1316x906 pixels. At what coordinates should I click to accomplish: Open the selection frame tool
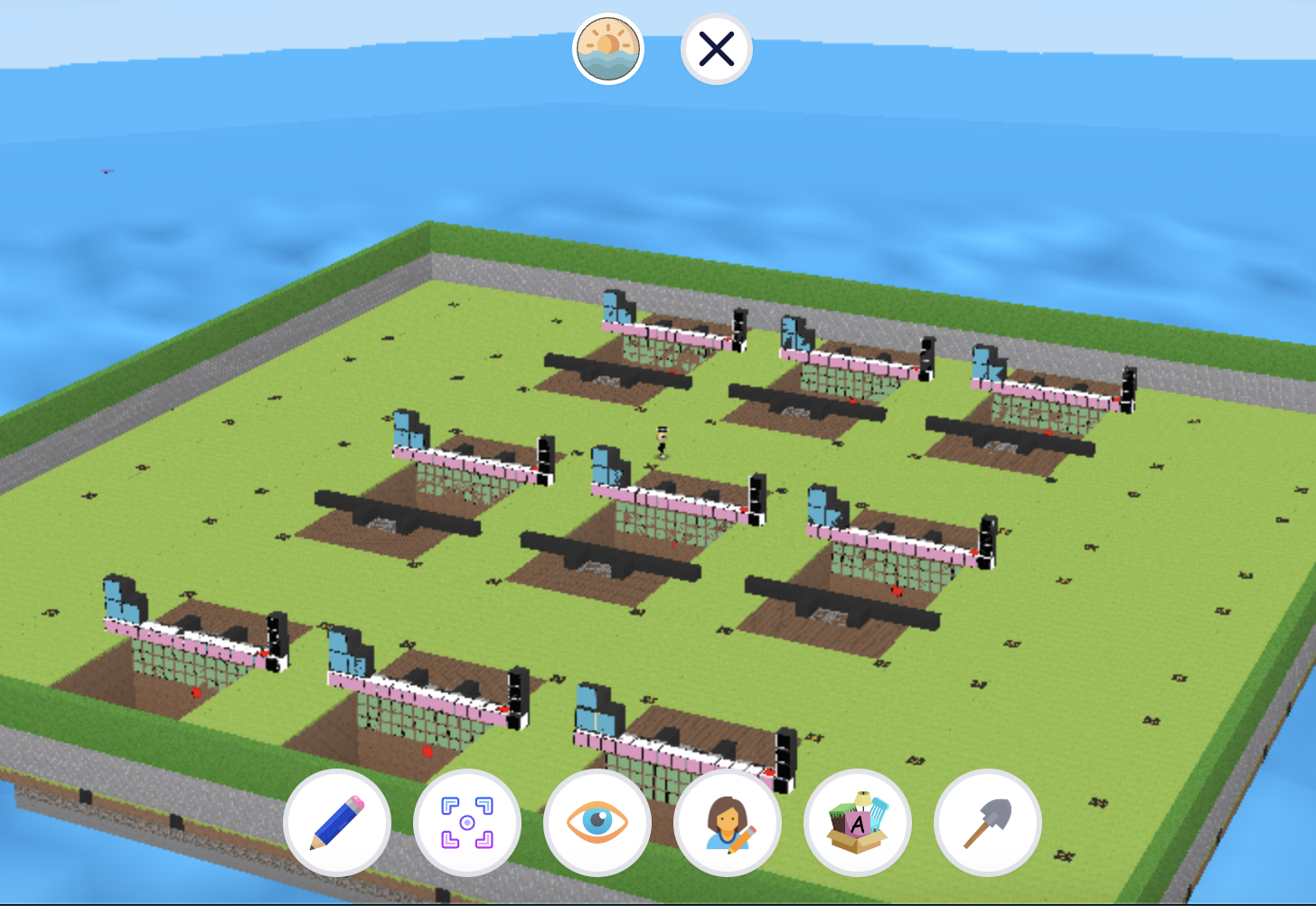[467, 823]
